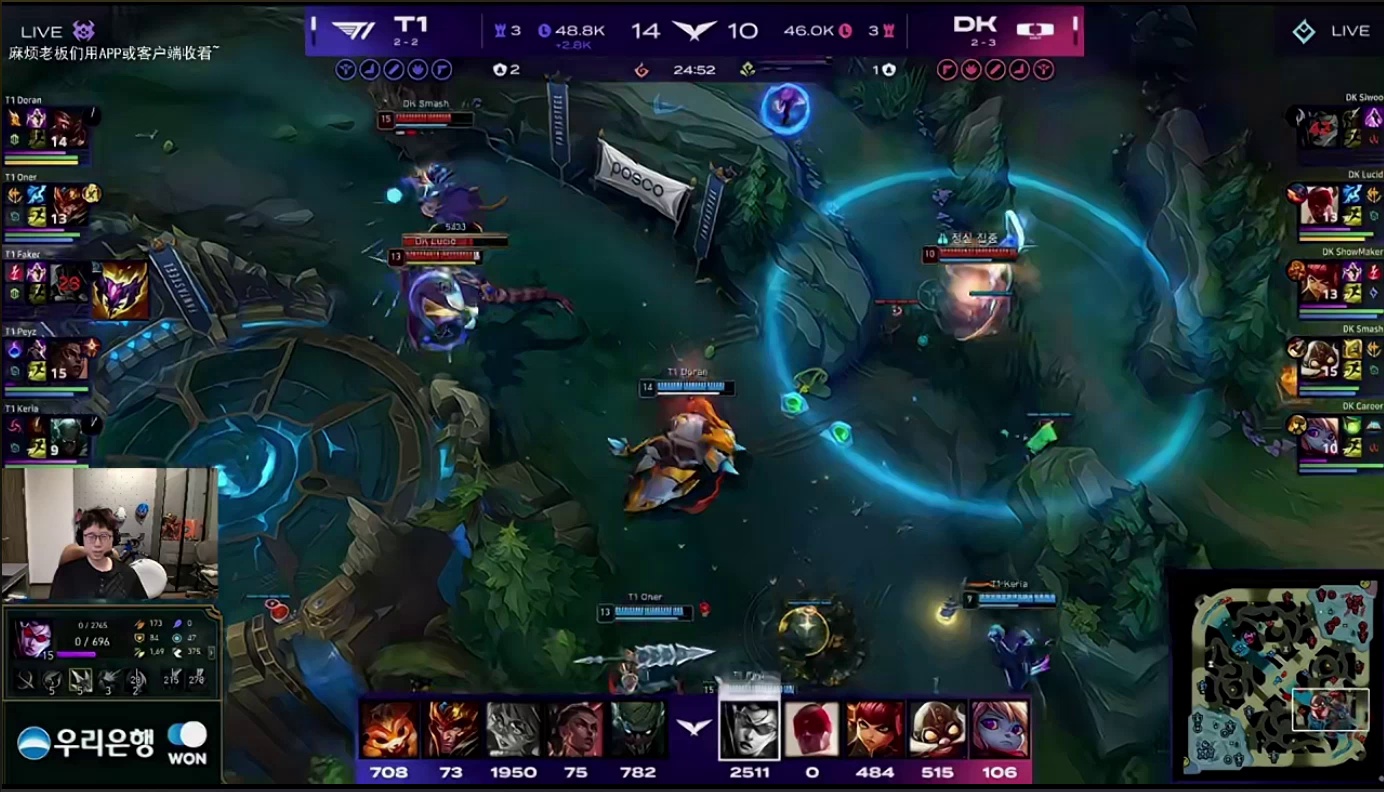
Task: Click the bottom-bar portrait above 708 gold
Action: click(x=389, y=730)
